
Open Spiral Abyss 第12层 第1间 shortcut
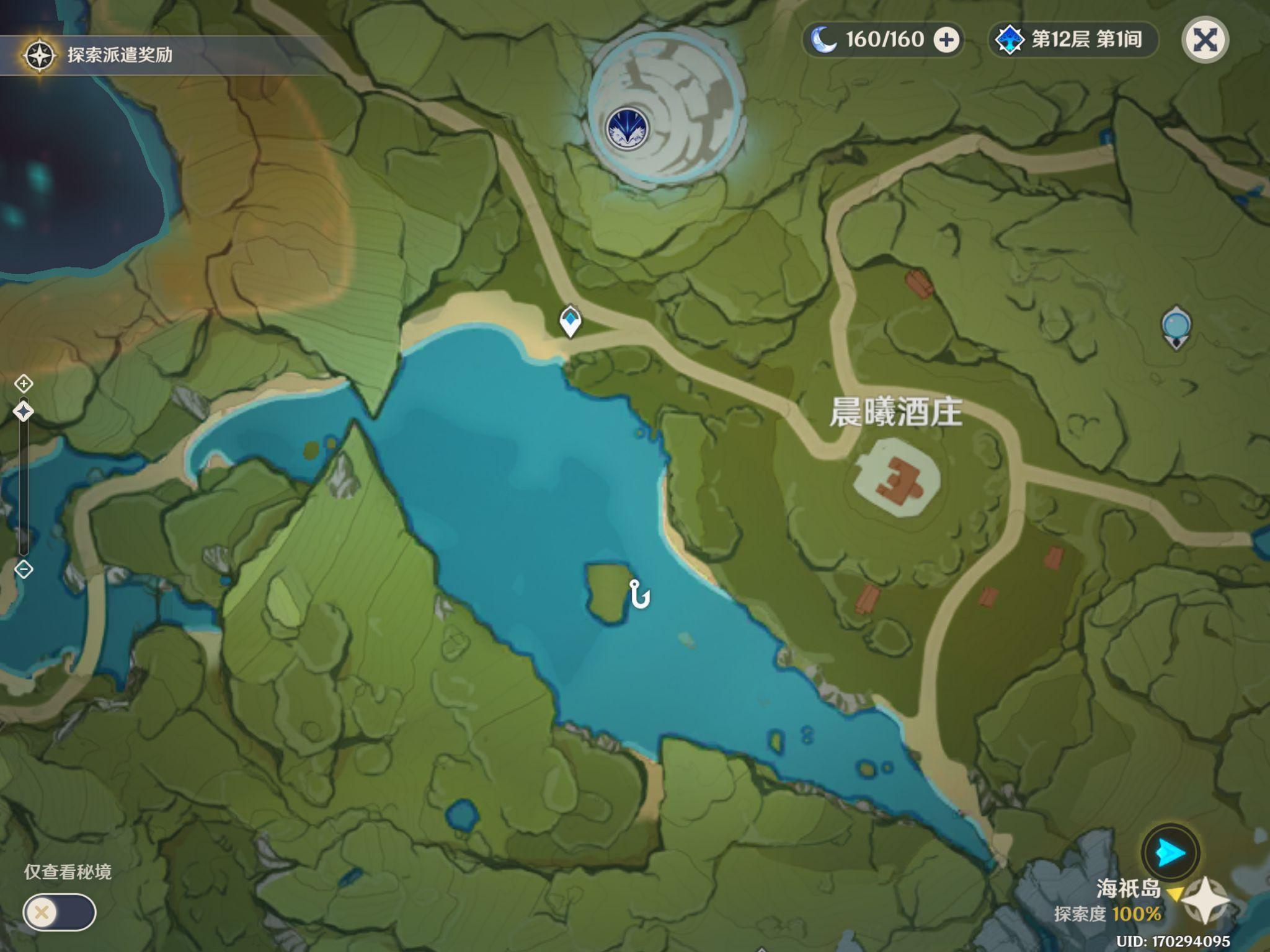[1073, 40]
